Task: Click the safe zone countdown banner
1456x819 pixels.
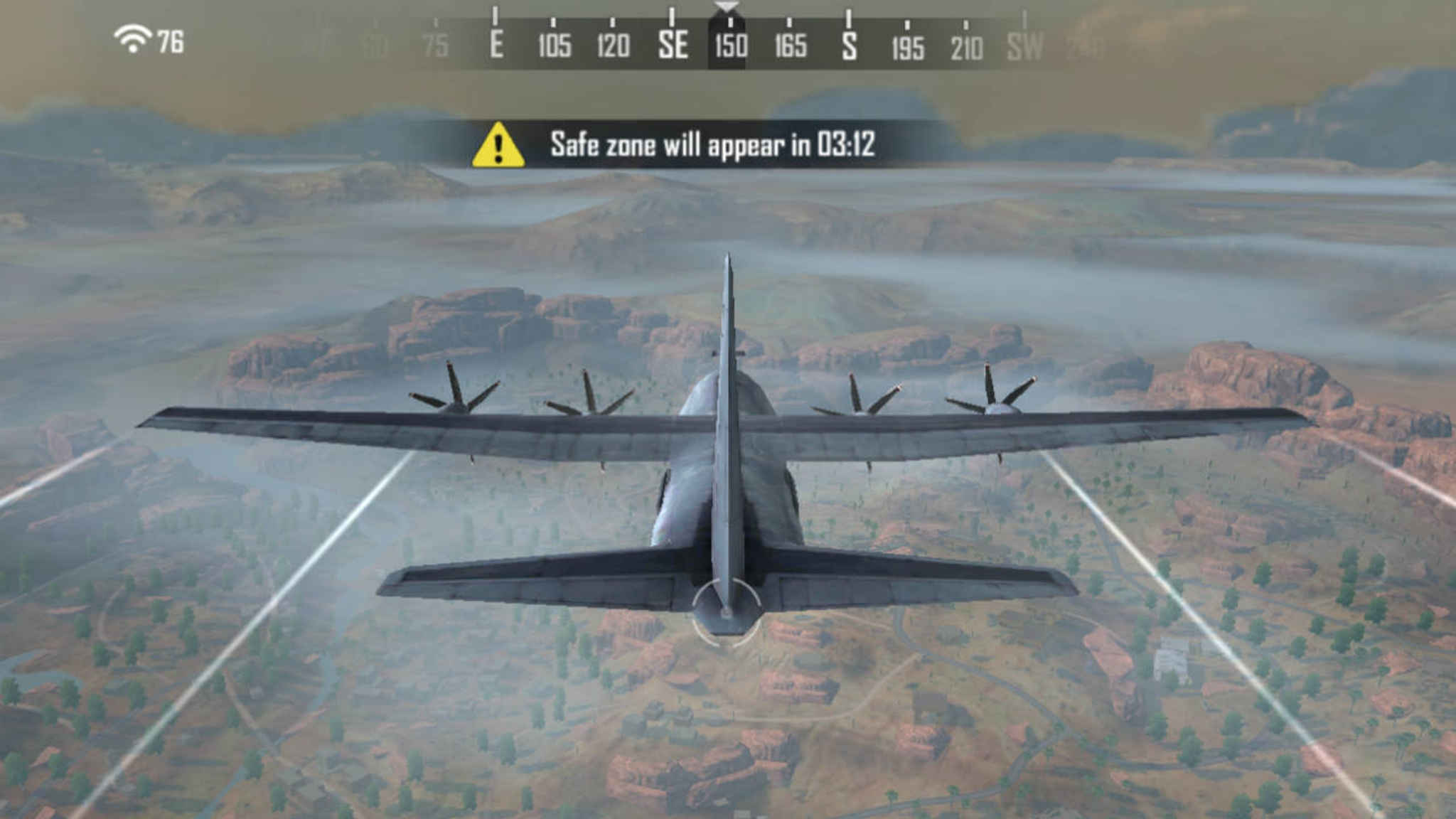Action: coord(725,144)
